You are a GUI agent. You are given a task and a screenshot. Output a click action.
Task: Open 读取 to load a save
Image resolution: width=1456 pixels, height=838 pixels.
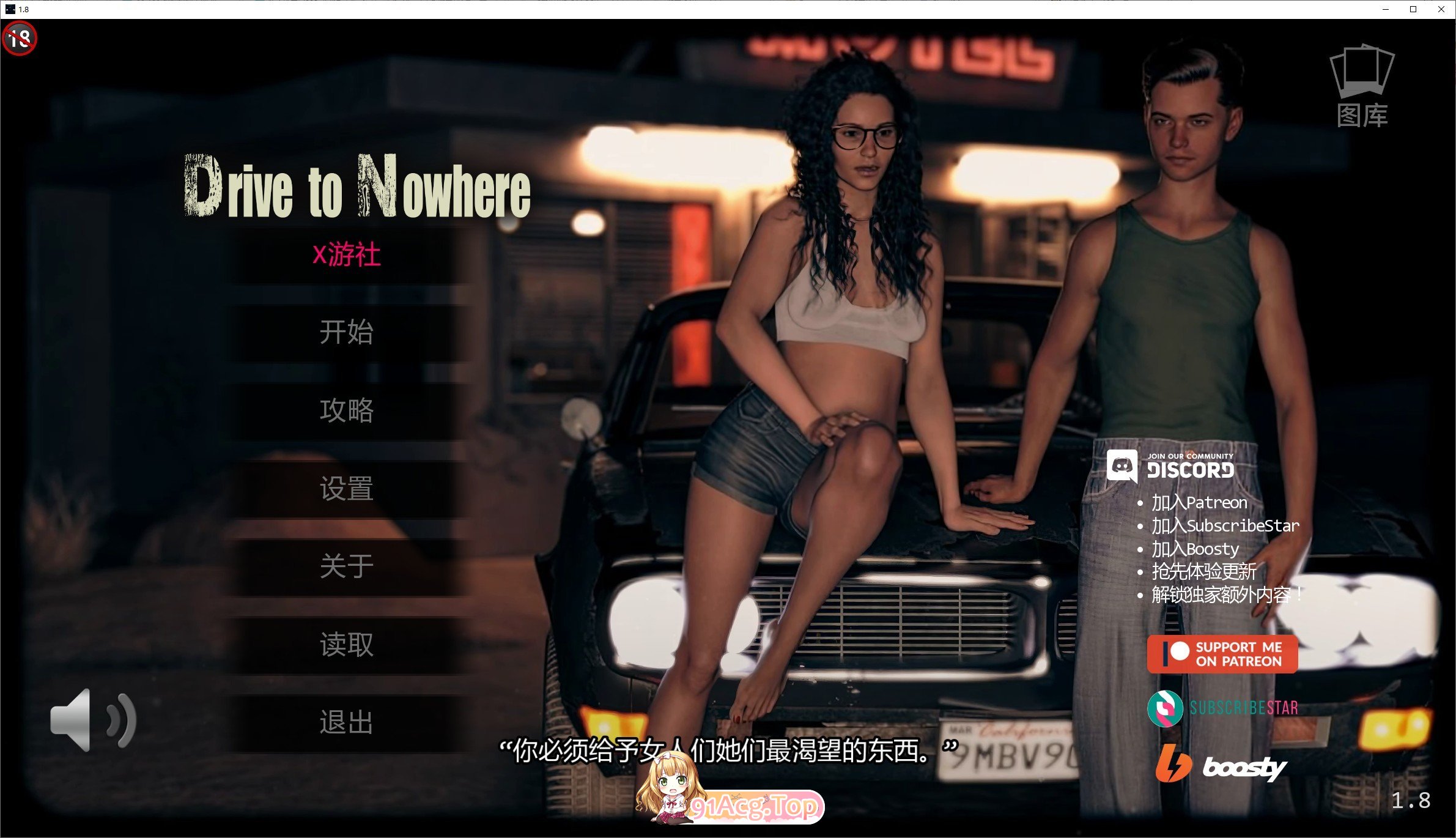346,645
